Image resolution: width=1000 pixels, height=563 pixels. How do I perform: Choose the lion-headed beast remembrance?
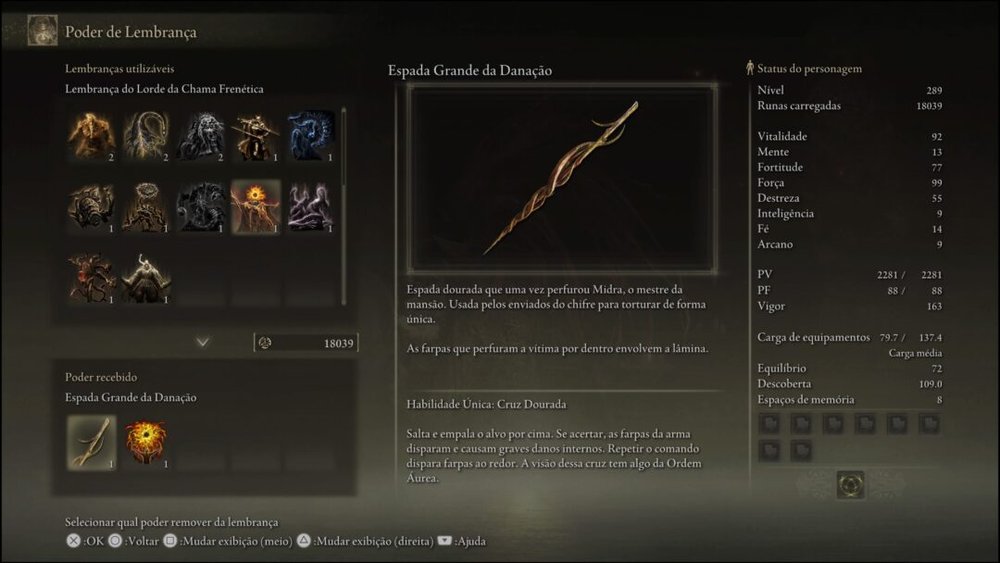tap(200, 136)
